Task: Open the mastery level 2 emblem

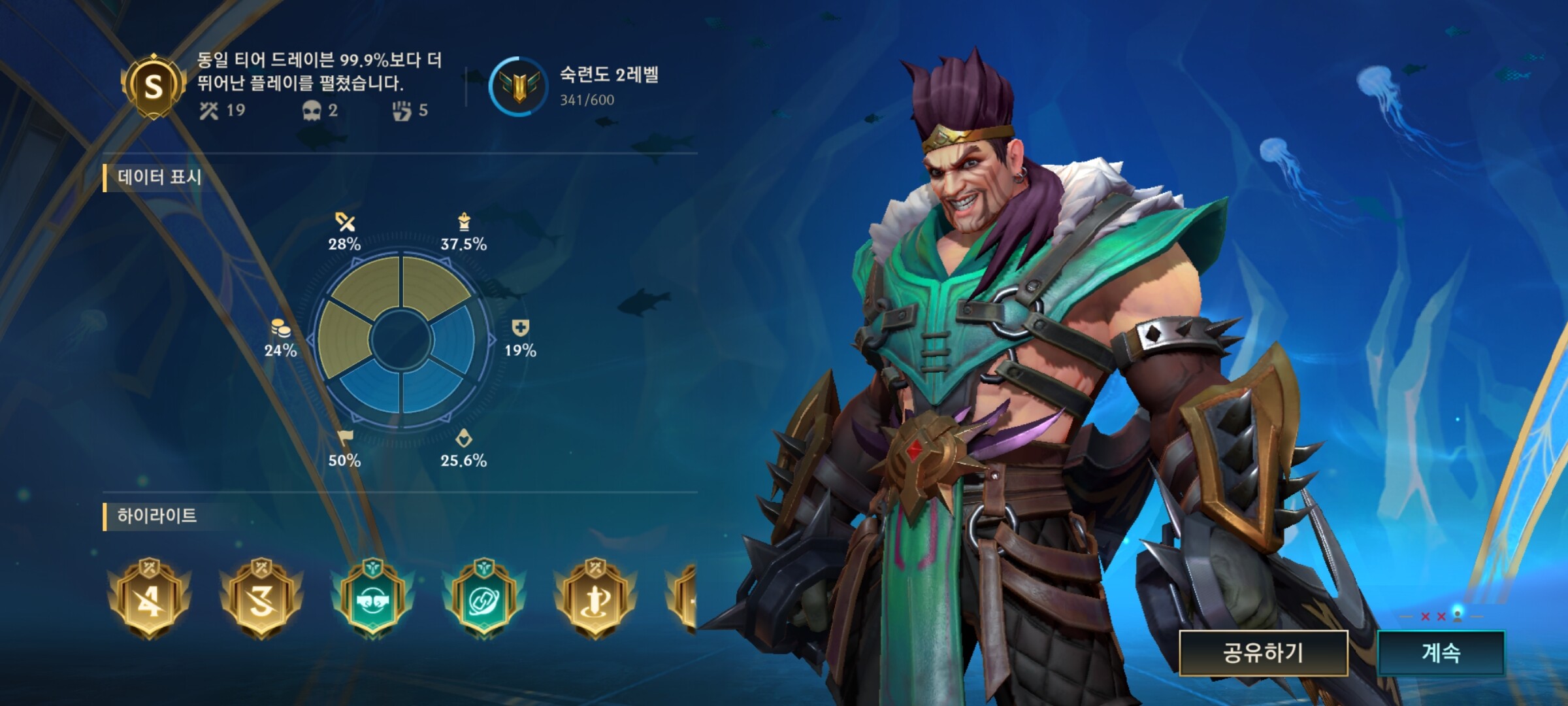Action: (519, 87)
